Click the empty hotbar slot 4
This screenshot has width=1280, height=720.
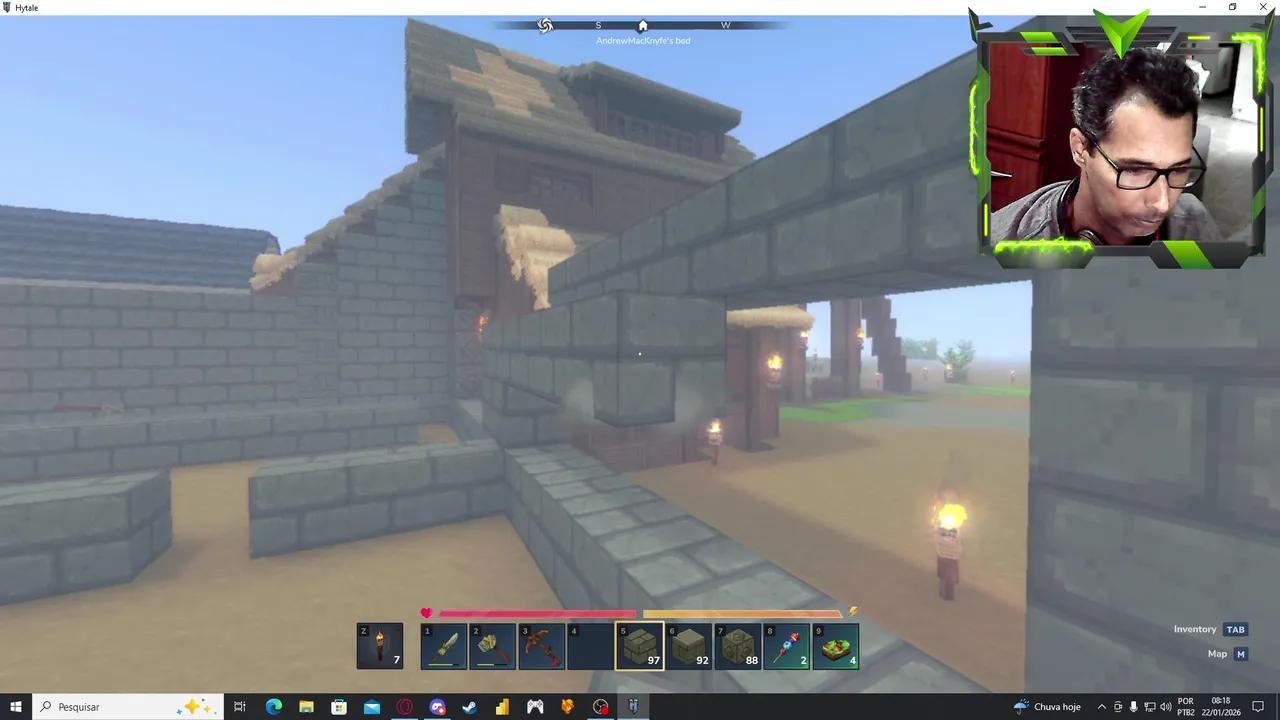pyautogui.click(x=590, y=646)
